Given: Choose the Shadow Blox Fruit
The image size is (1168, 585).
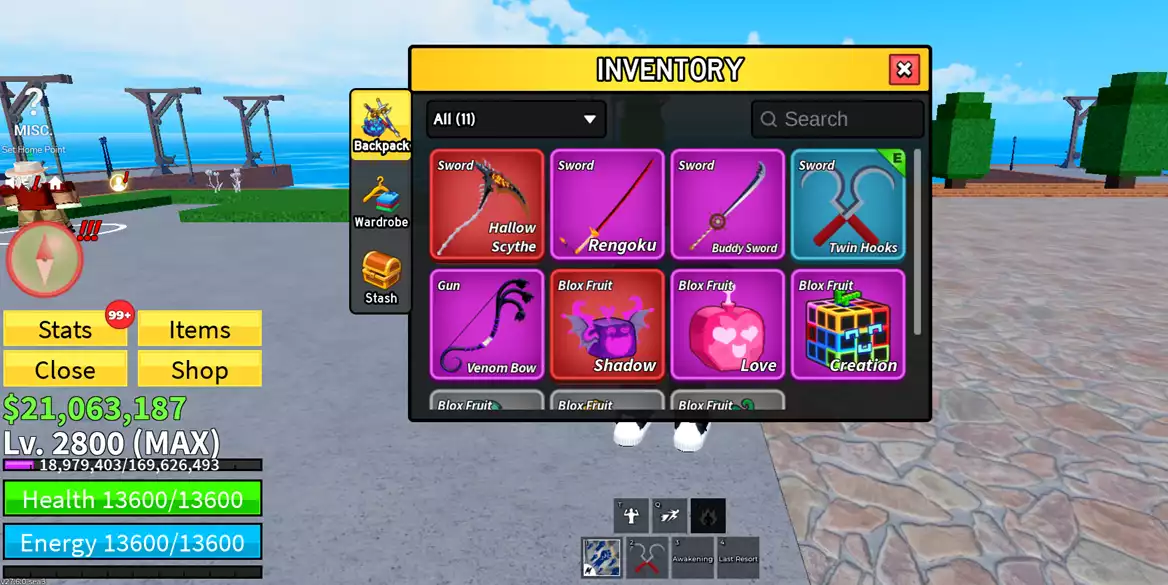Looking at the screenshot, I should click(607, 325).
